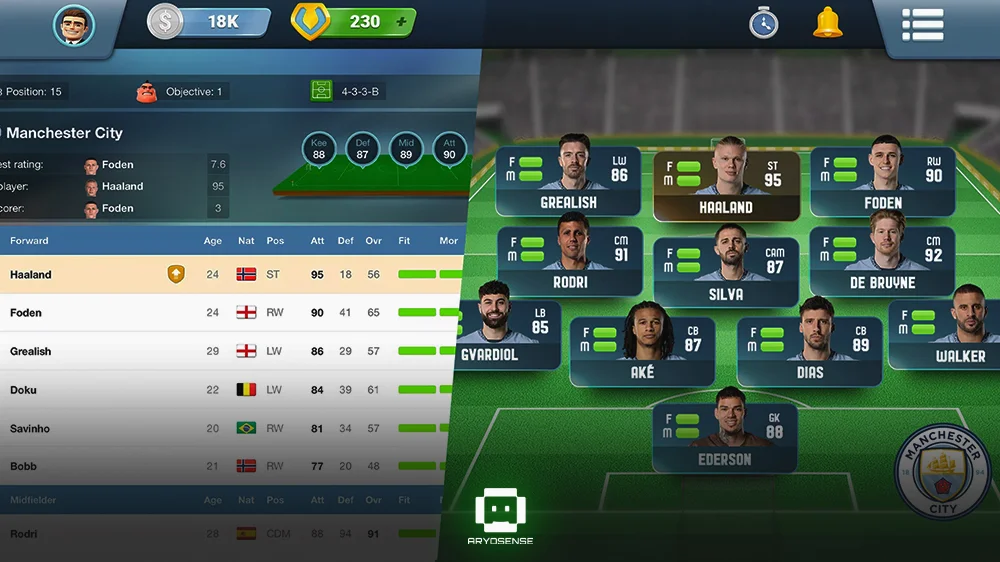Pick the Dias centre-back card
This screenshot has height=562, width=1000.
809,350
